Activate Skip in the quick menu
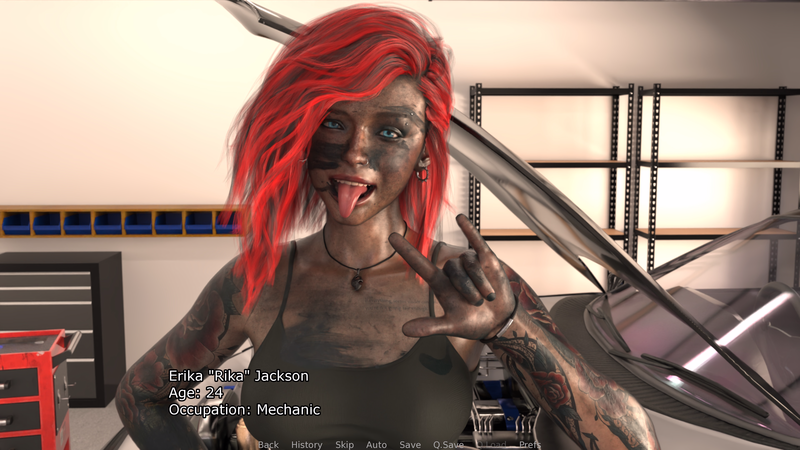The width and height of the screenshot is (800, 450). pos(344,444)
